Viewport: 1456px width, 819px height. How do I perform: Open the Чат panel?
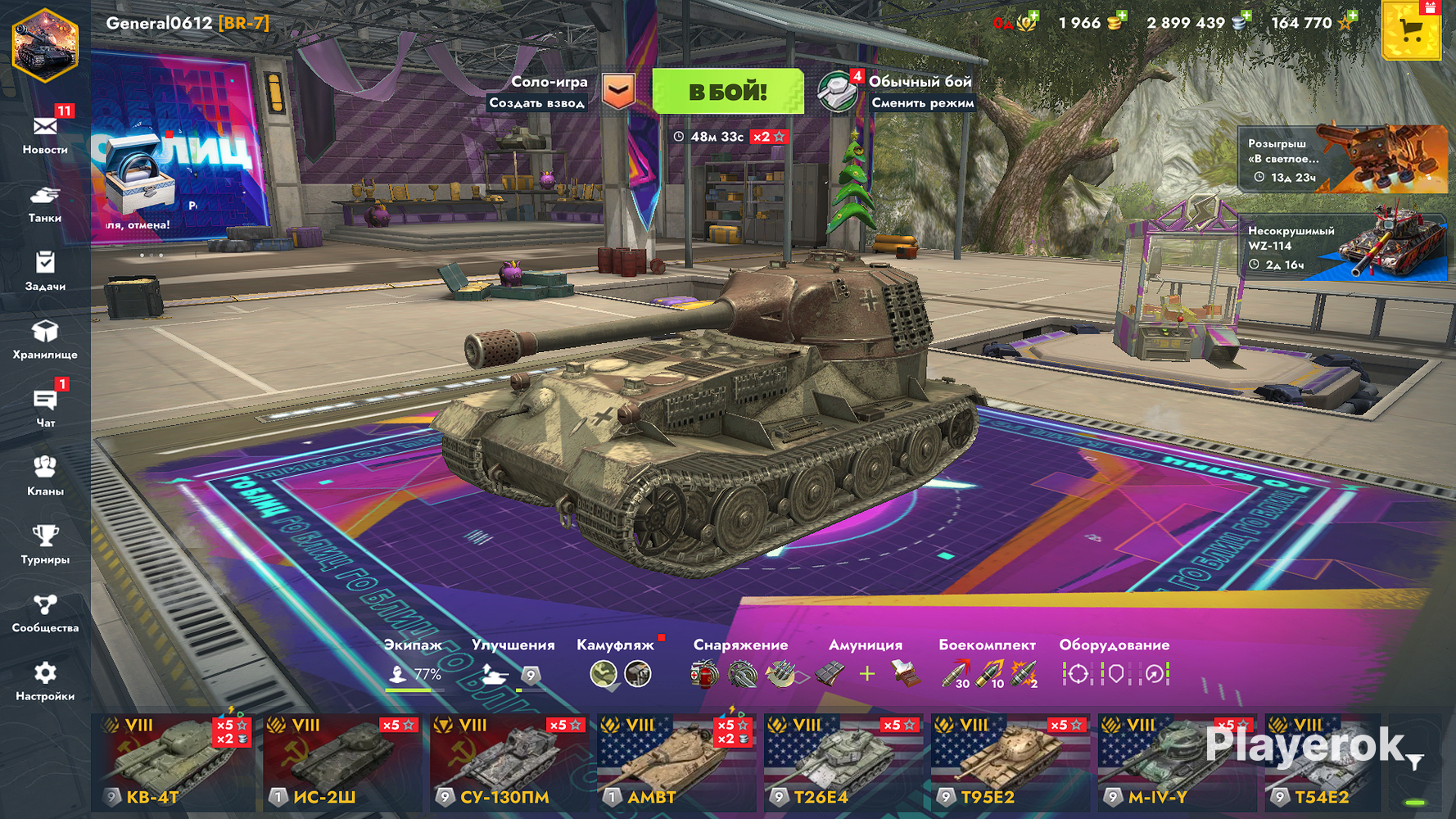[x=45, y=407]
